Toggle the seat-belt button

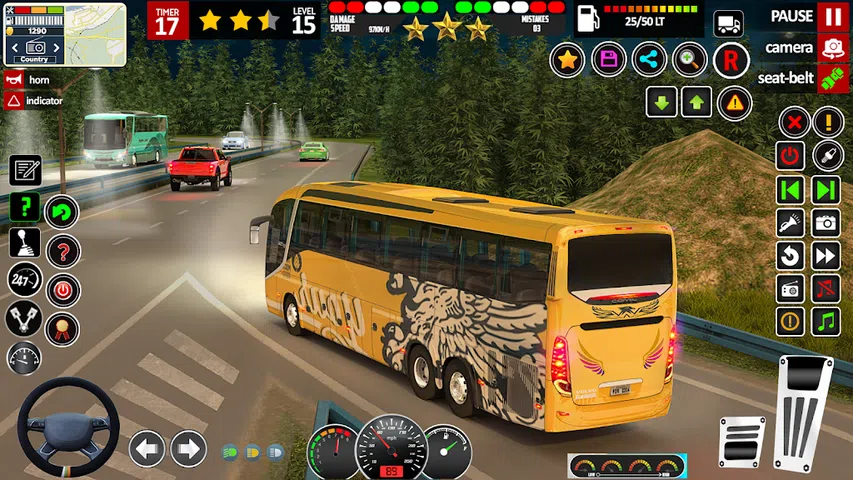pos(832,77)
